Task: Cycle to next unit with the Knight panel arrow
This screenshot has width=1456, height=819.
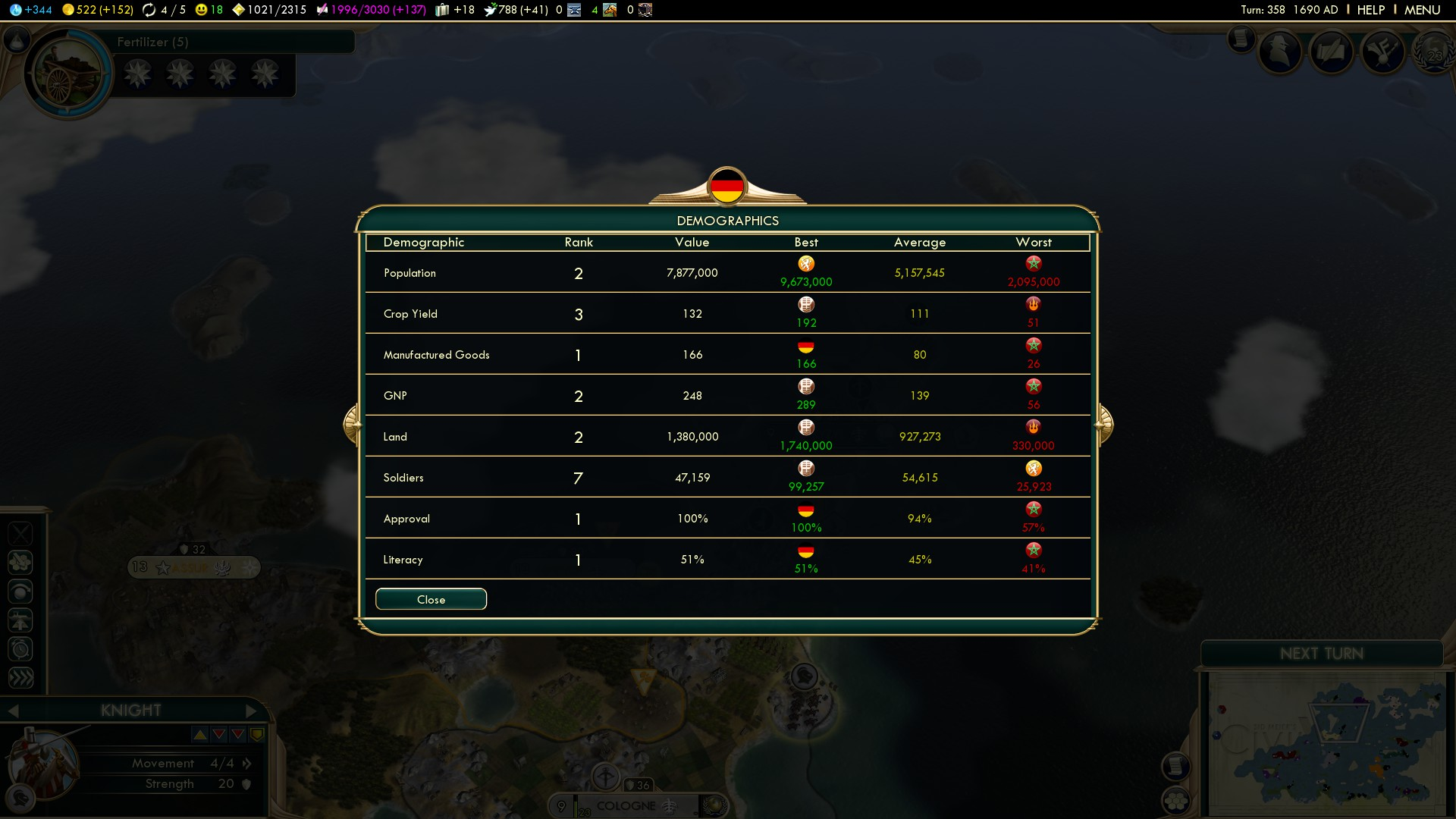Action: (252, 711)
